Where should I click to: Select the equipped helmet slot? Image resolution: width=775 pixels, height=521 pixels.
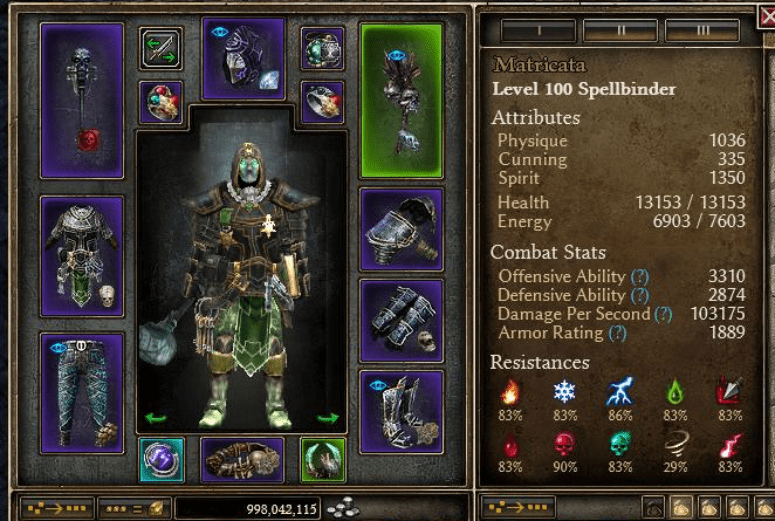[243, 58]
